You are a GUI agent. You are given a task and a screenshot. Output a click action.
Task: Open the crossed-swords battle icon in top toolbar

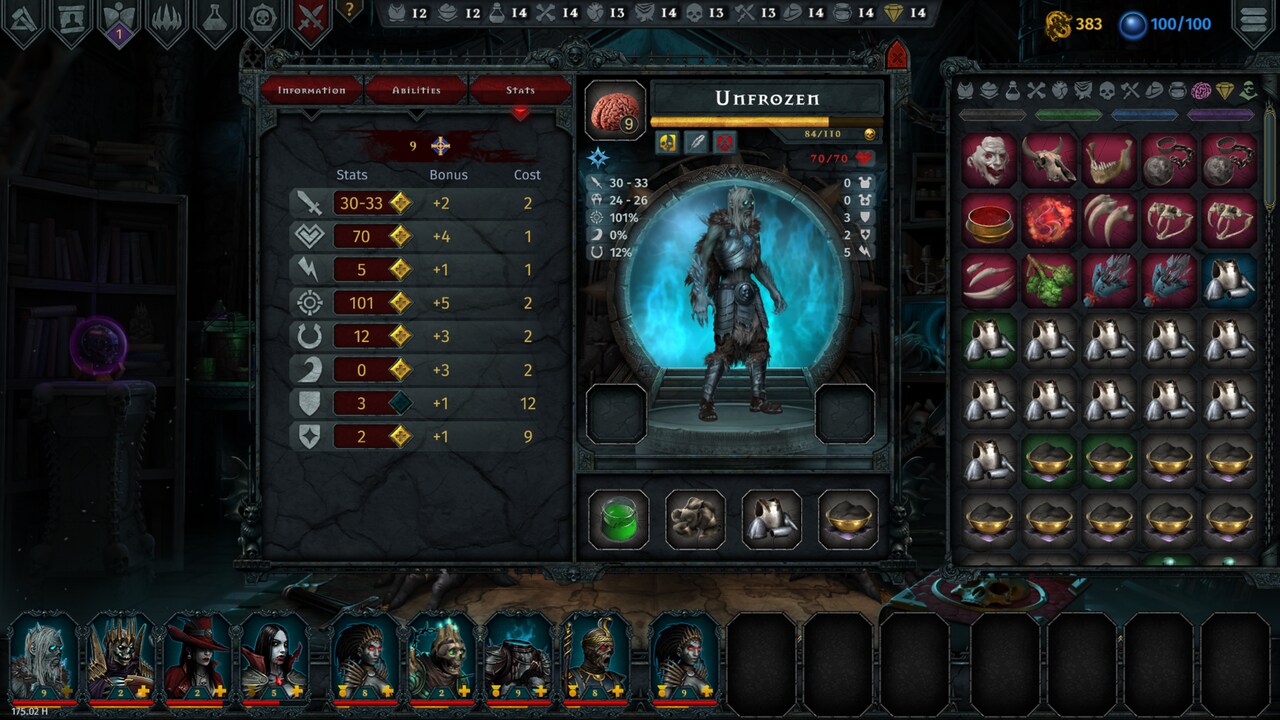tap(312, 15)
